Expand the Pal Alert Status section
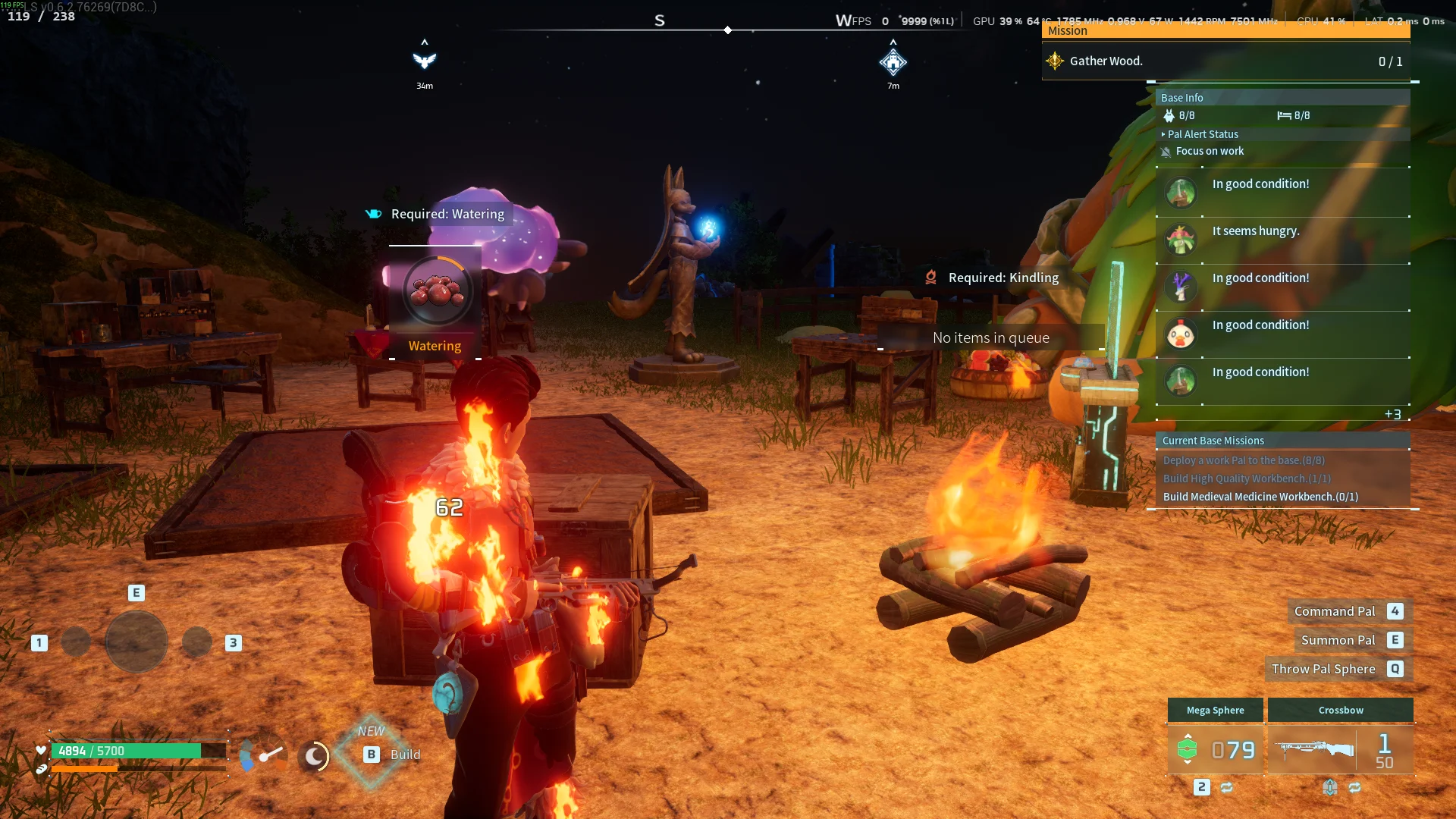The height and width of the screenshot is (819, 1456). 1203,134
